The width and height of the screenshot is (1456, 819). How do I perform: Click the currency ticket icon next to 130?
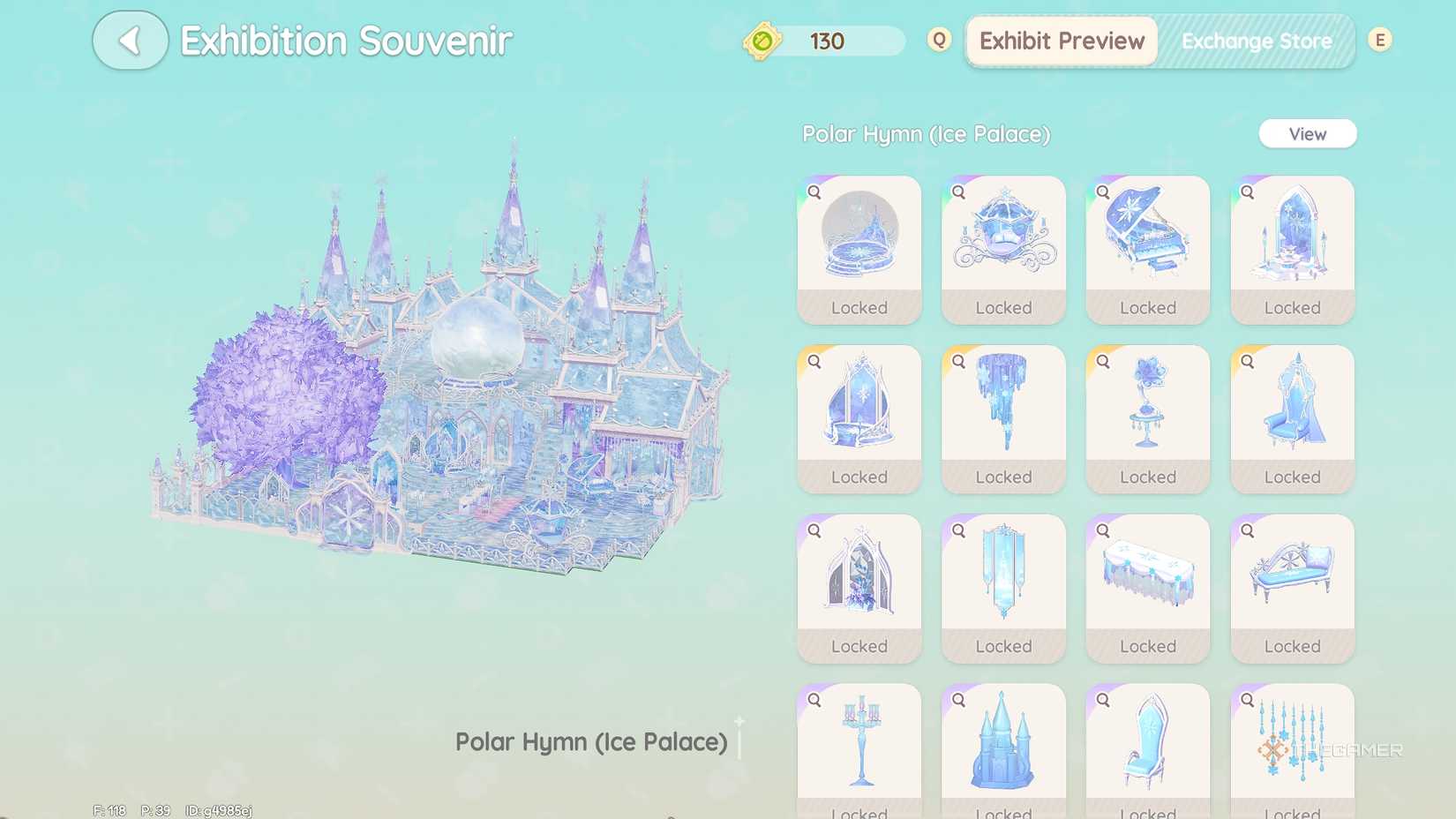pyautogui.click(x=764, y=41)
